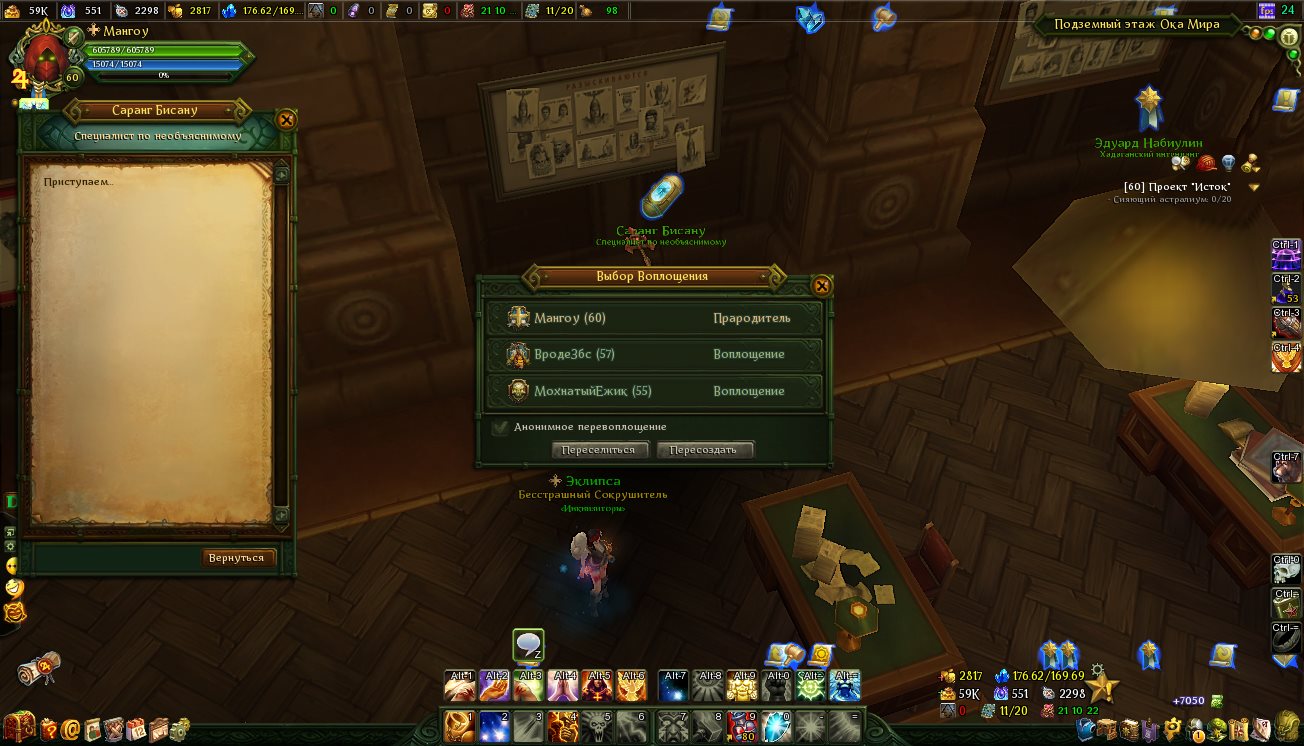Open the red treasure chest shop icon
The width and height of the screenshot is (1304, 746).
[x=18, y=727]
